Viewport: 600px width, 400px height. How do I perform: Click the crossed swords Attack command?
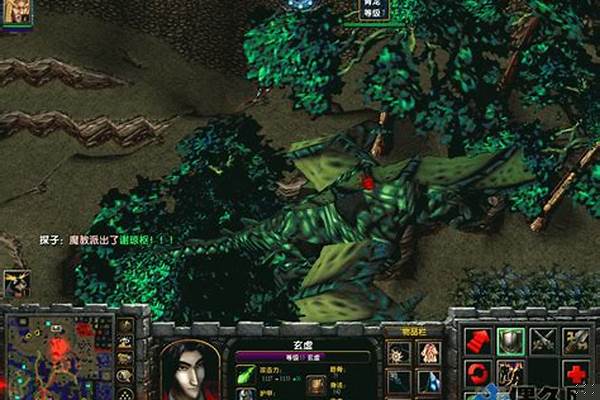544,341
